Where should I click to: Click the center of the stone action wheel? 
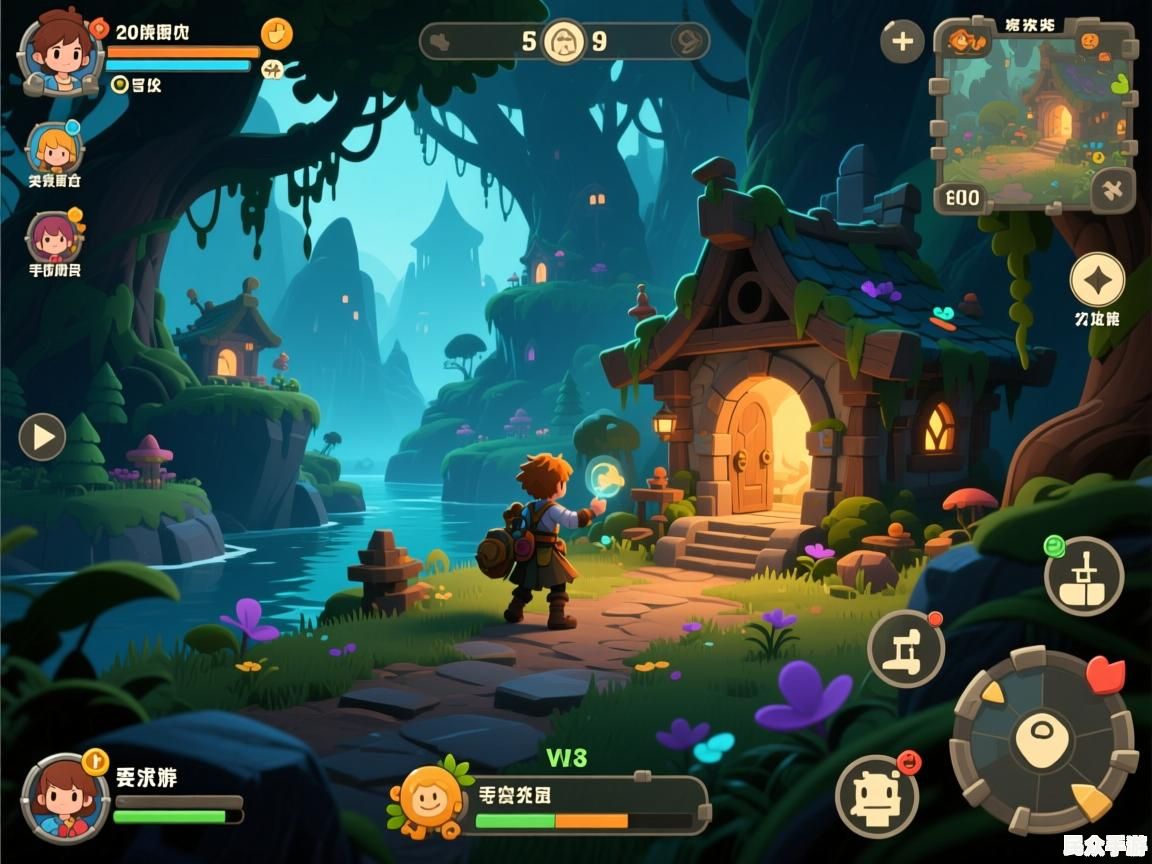pyautogui.click(x=1043, y=741)
